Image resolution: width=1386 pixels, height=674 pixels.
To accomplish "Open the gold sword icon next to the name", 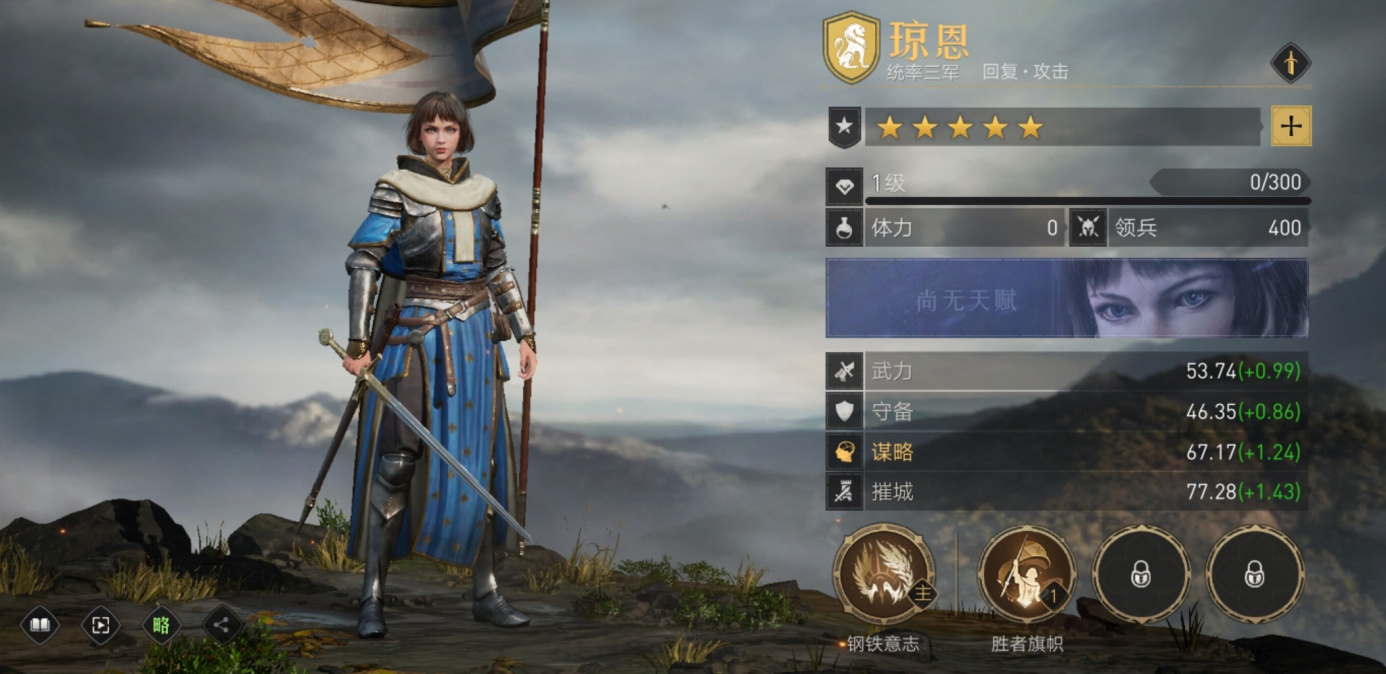I will 1290,63.
